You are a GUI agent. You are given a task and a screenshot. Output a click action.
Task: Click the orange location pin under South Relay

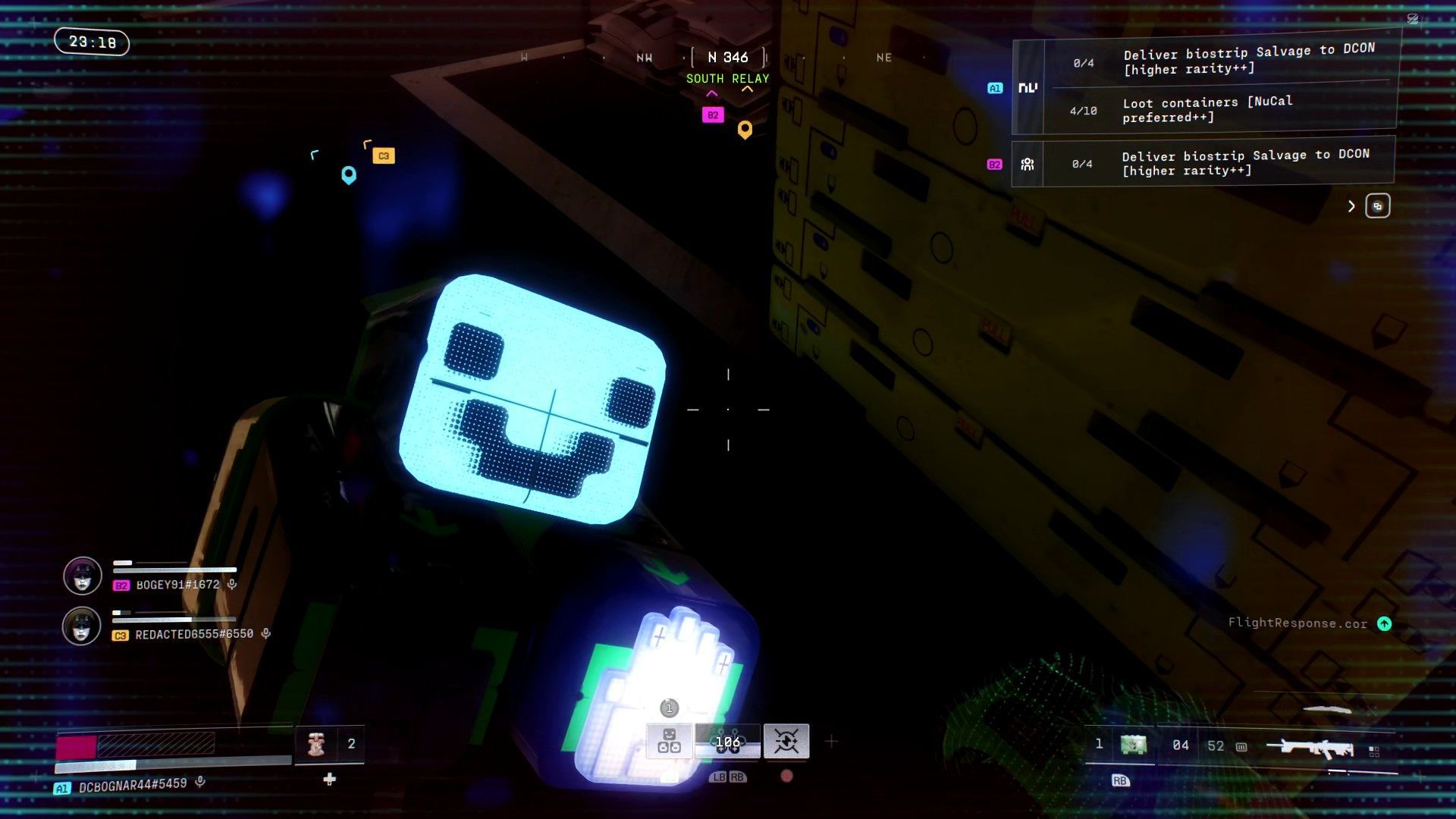click(x=745, y=130)
